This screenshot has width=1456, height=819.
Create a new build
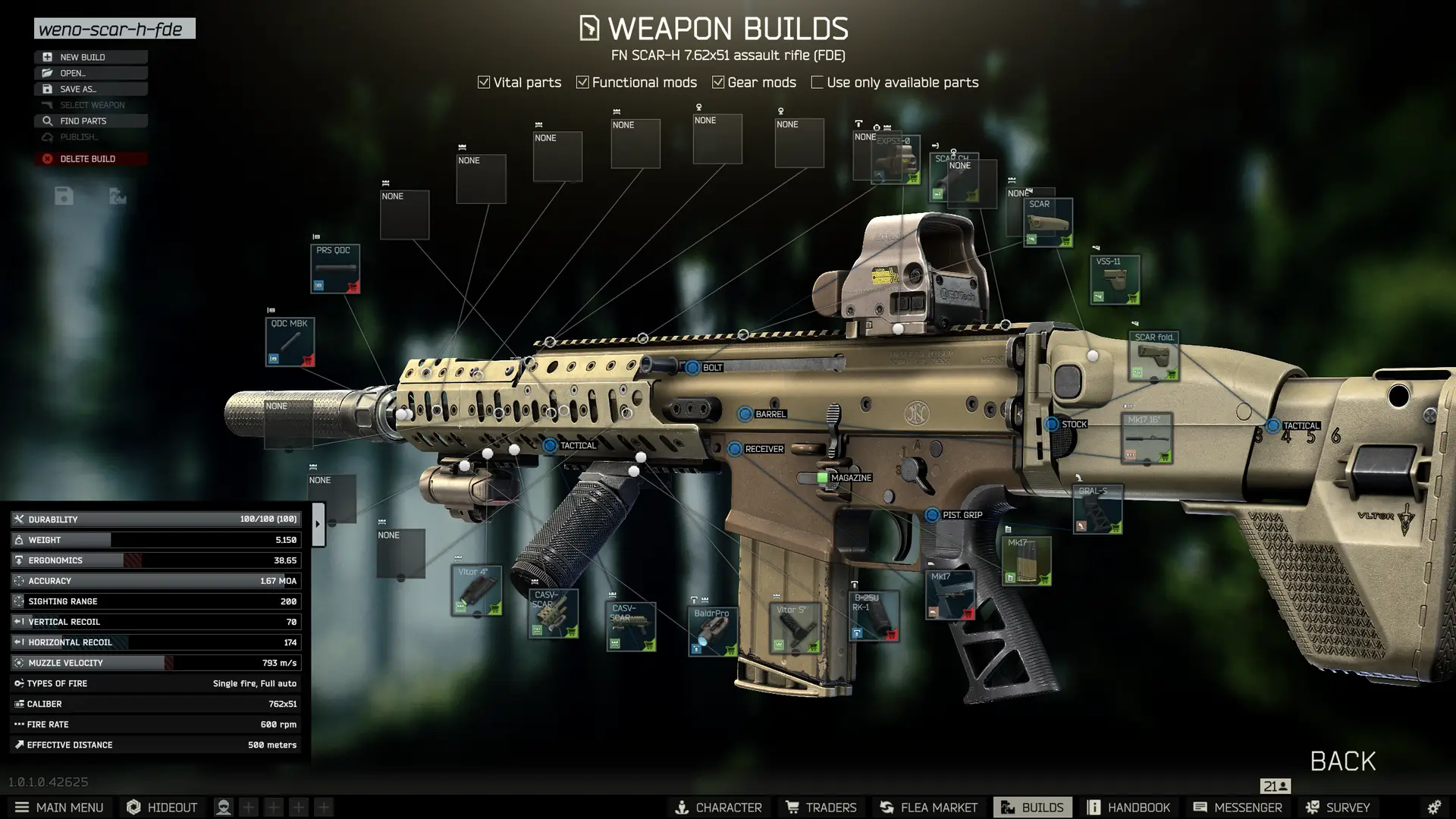[x=90, y=57]
